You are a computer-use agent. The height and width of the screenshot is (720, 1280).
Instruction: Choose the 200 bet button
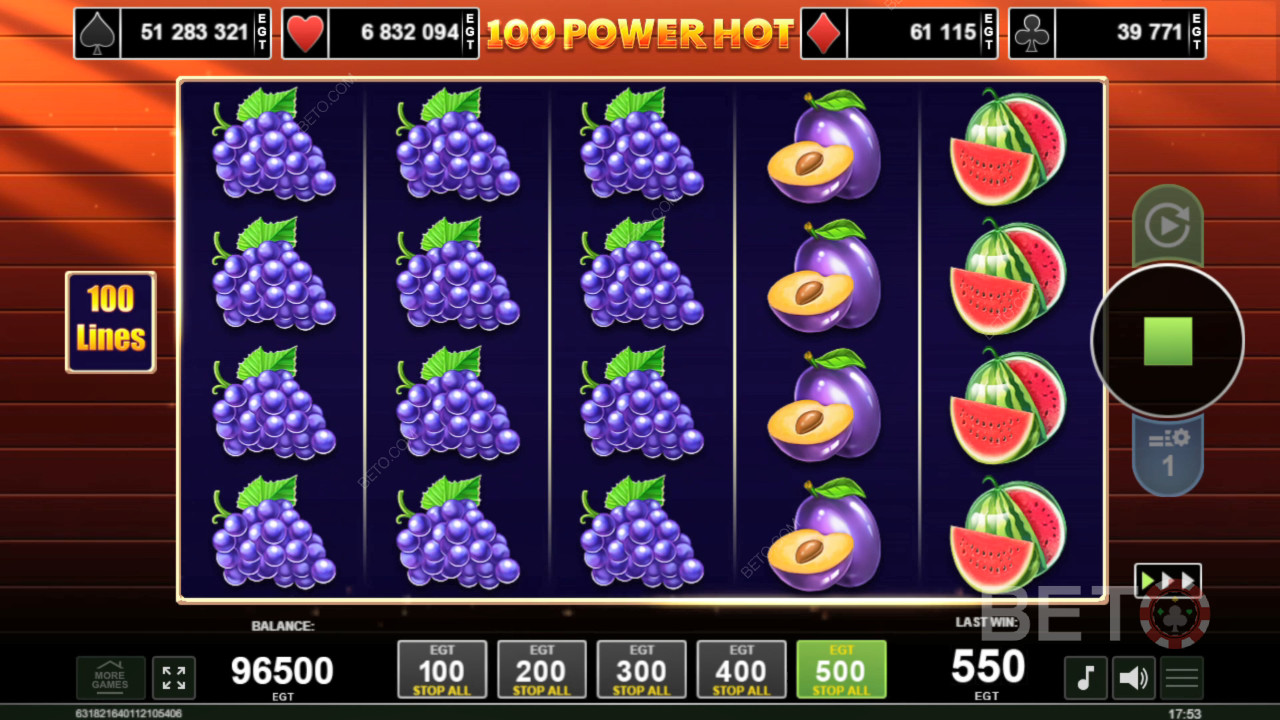[x=542, y=669]
